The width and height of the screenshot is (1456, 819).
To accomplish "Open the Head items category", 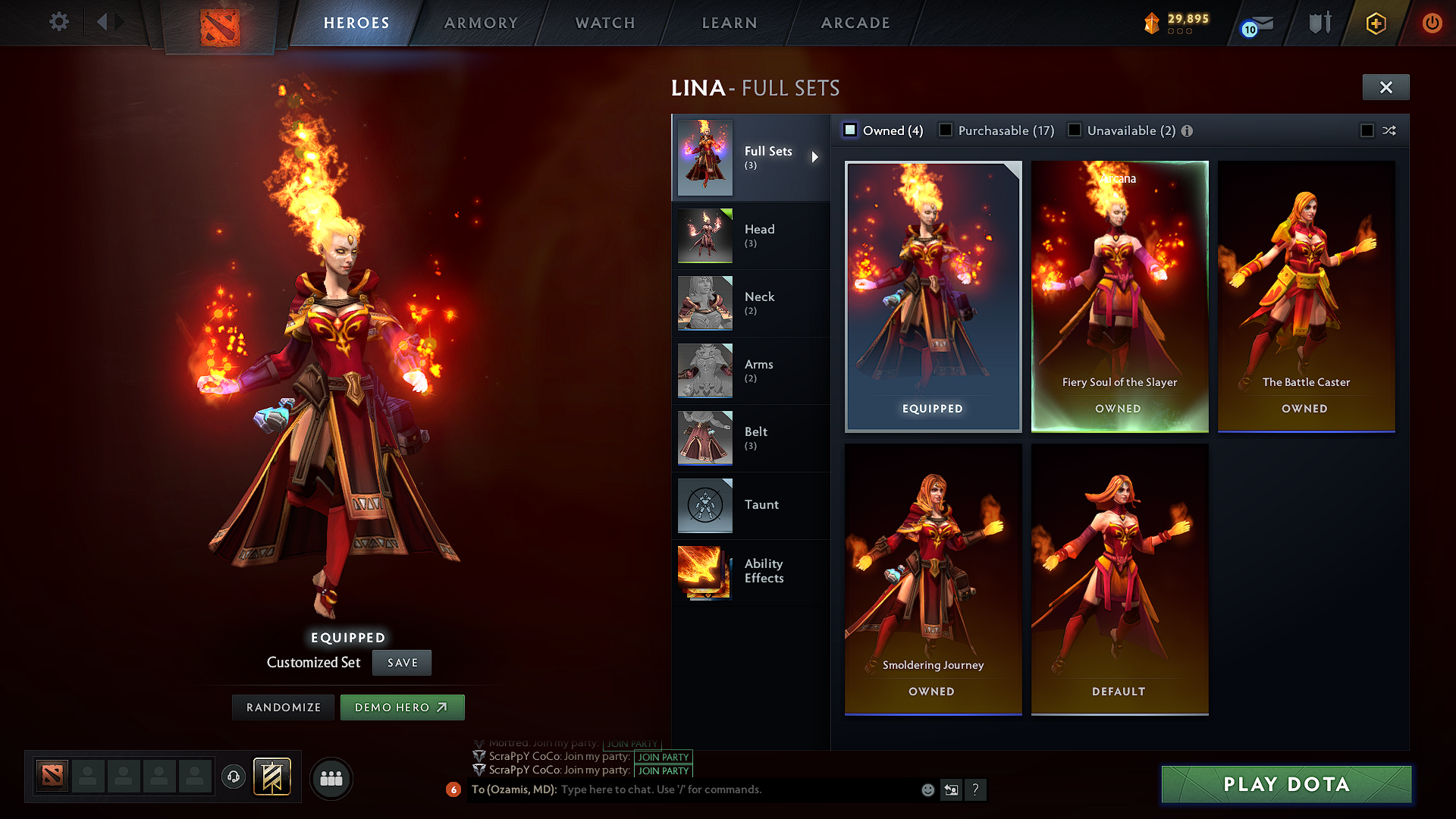I will click(x=751, y=235).
